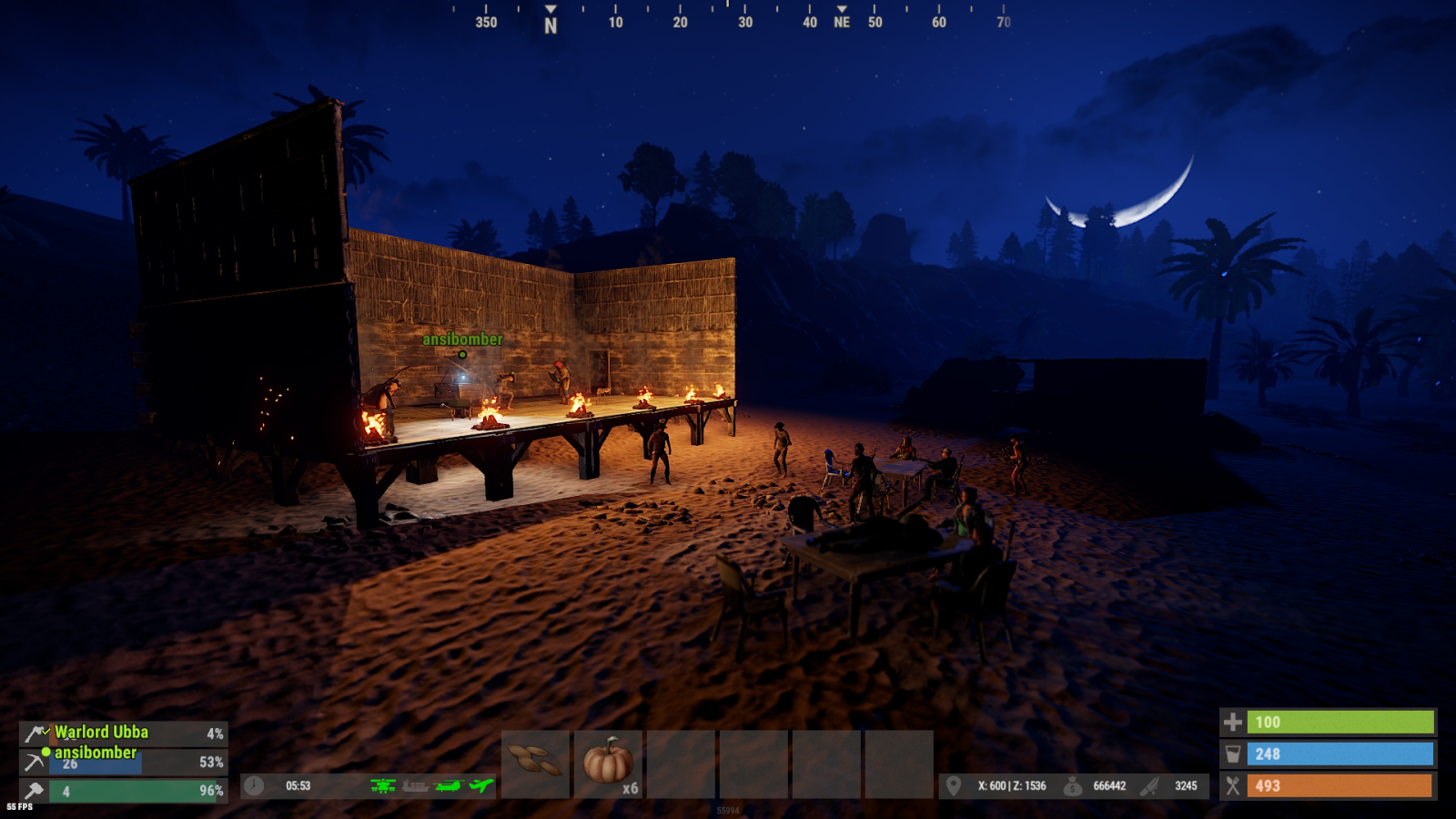This screenshot has height=819, width=1456.
Task: Select the seeds hotbar slot
Action: 535,763
